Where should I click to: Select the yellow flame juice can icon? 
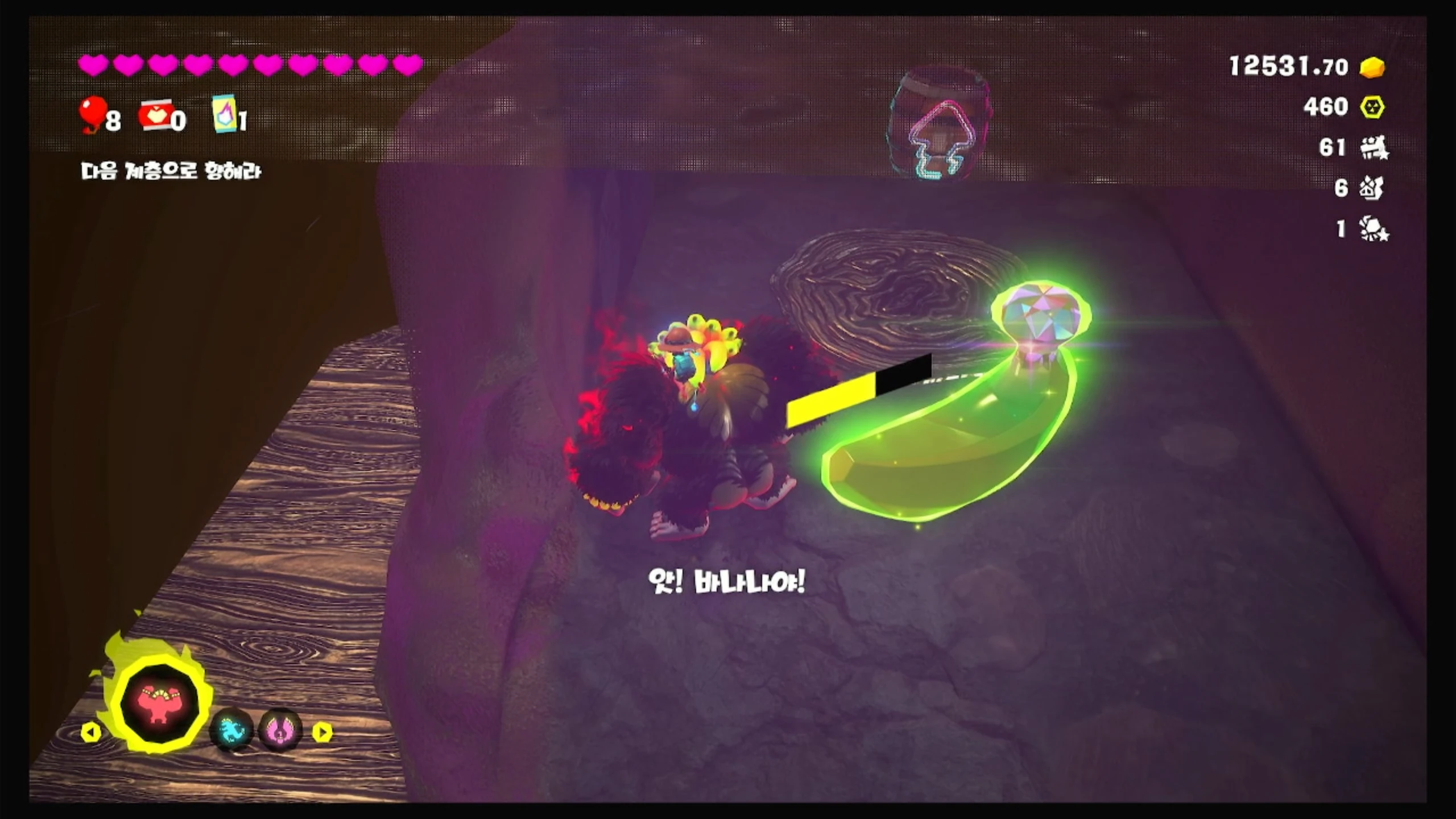point(224,113)
